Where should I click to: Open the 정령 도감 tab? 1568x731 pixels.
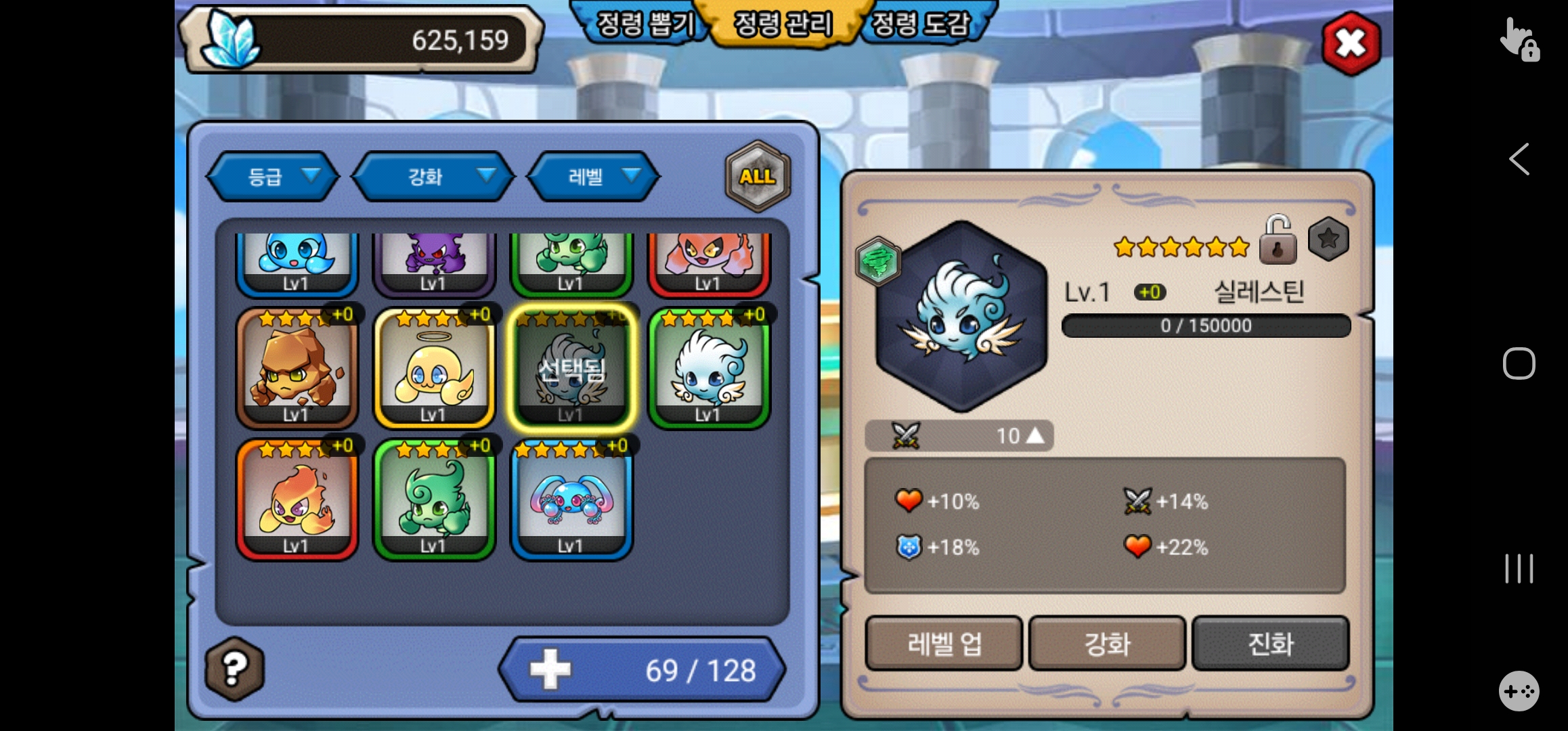(x=922, y=24)
